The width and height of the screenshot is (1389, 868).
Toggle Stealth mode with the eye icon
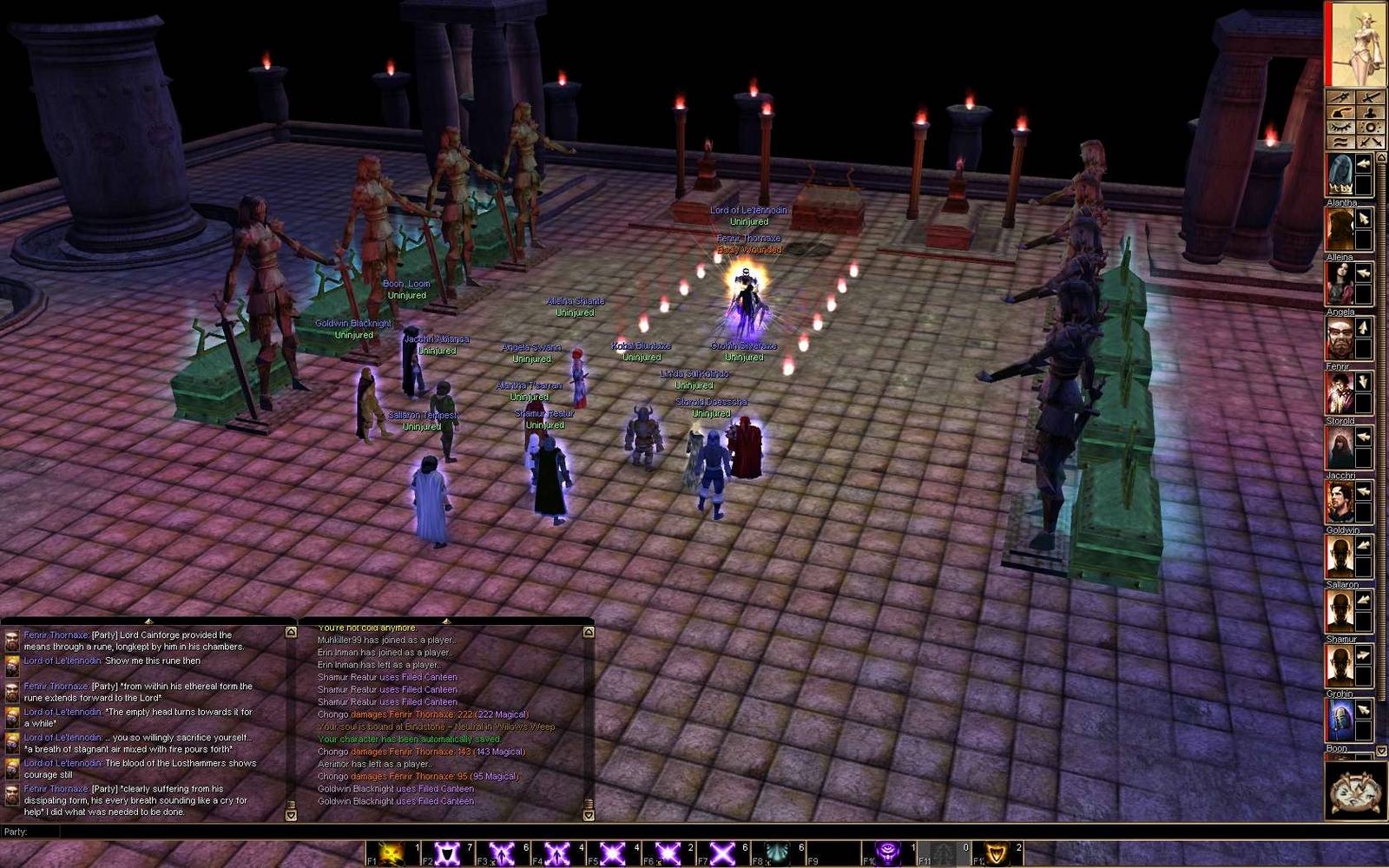click(x=1341, y=127)
